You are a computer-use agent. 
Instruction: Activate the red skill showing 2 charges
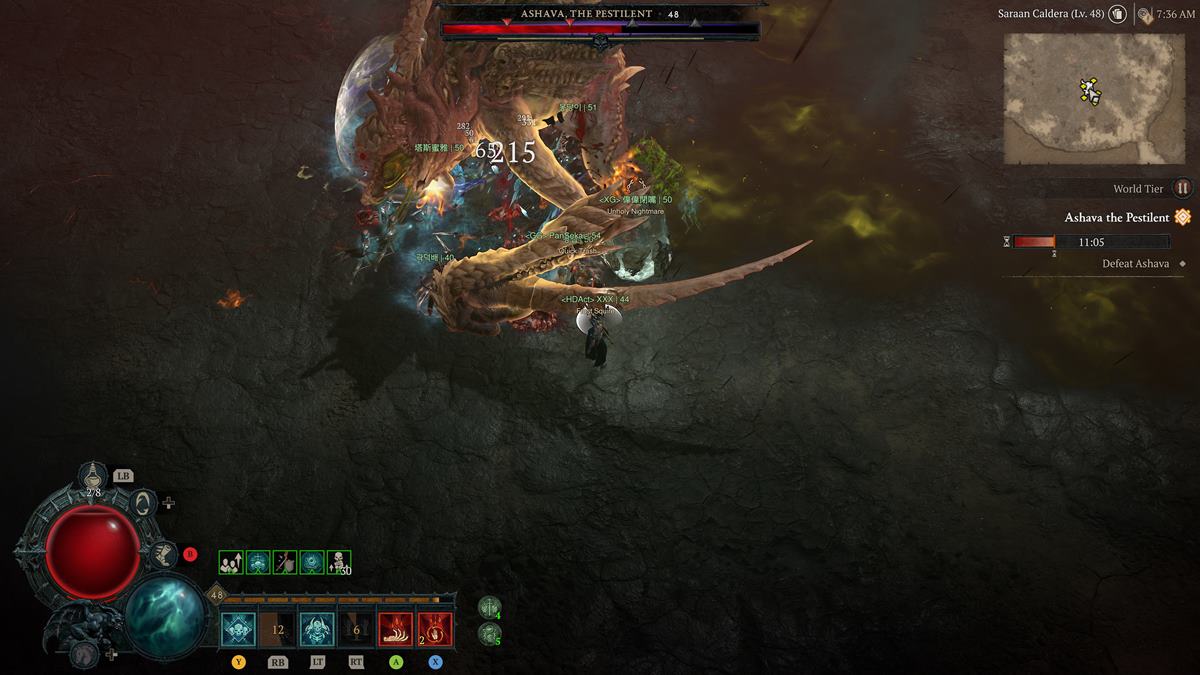(x=435, y=630)
